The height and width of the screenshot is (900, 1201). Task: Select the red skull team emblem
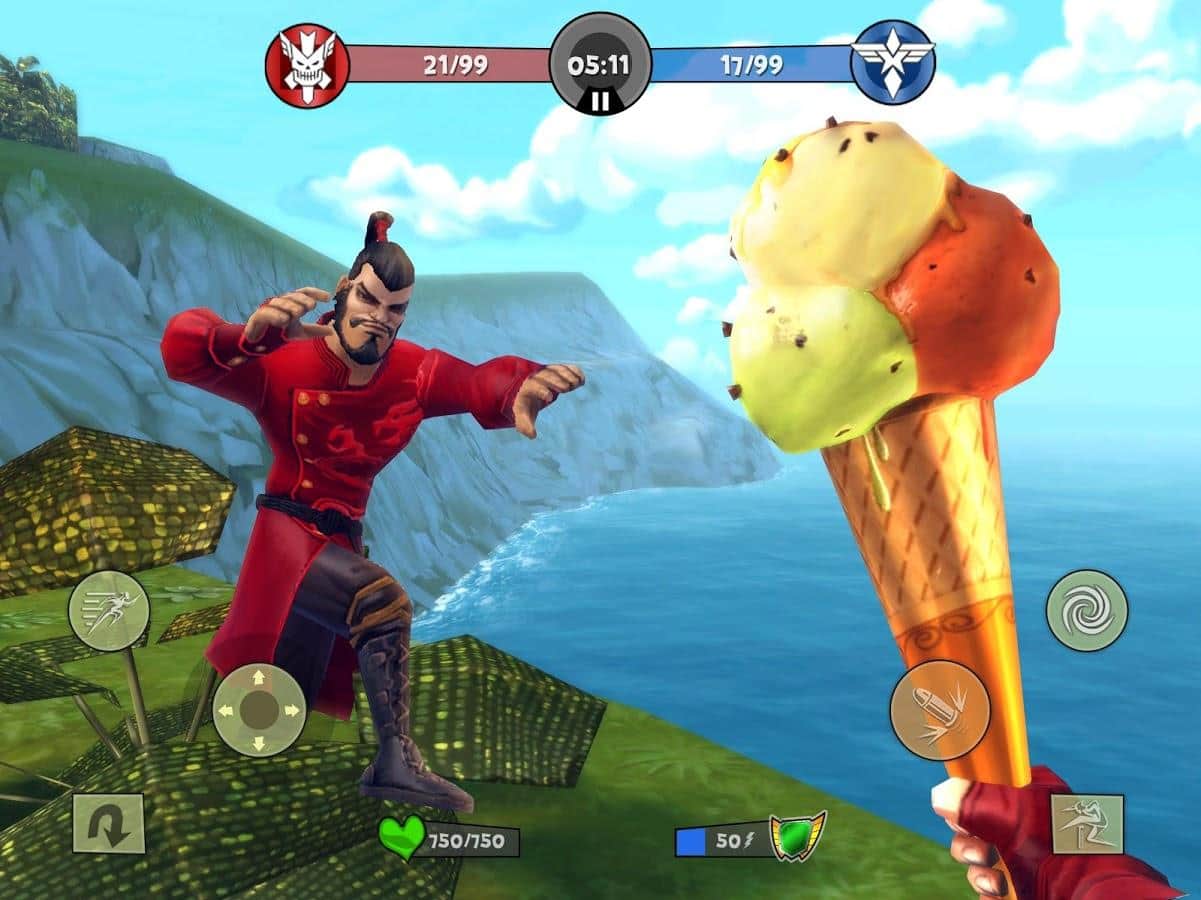(x=307, y=65)
